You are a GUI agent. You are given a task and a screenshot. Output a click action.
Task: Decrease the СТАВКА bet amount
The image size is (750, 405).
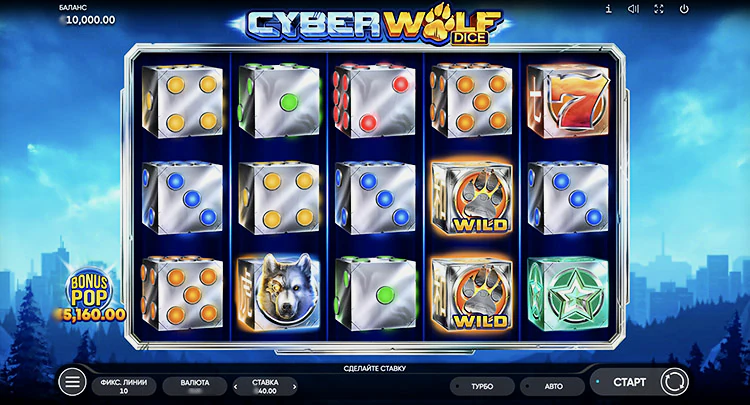(237, 385)
